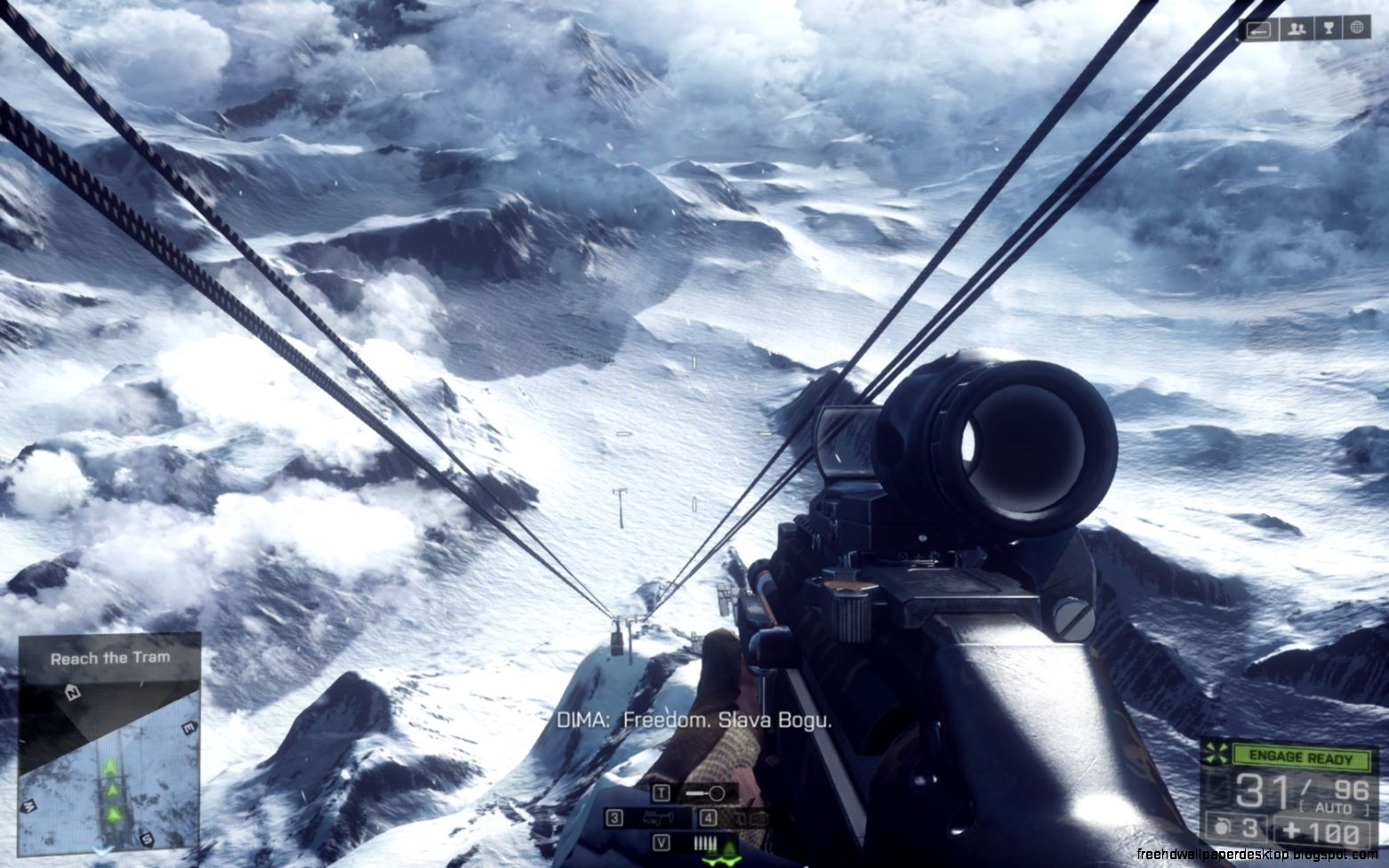Expand the ENGAGE READY status banner
Image resolution: width=1389 pixels, height=868 pixels.
pos(1302,757)
